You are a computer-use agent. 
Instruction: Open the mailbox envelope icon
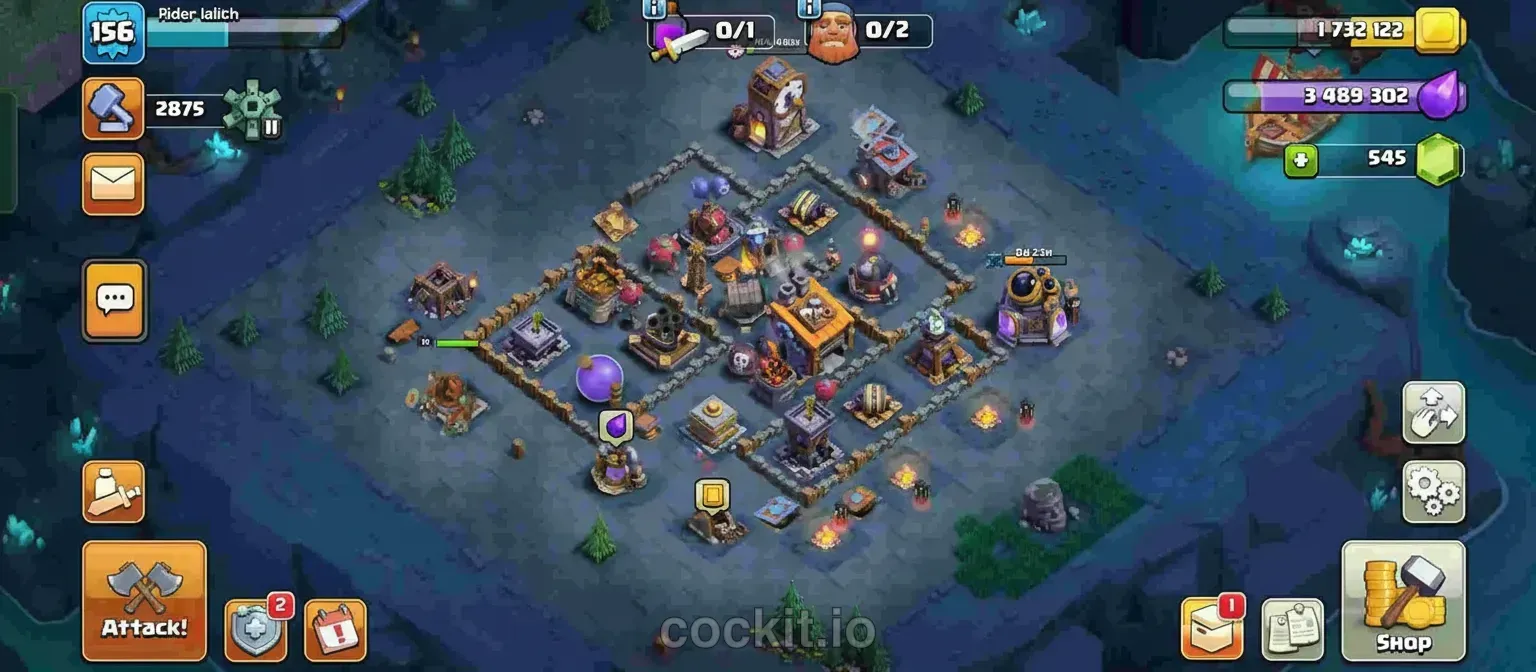tap(113, 184)
